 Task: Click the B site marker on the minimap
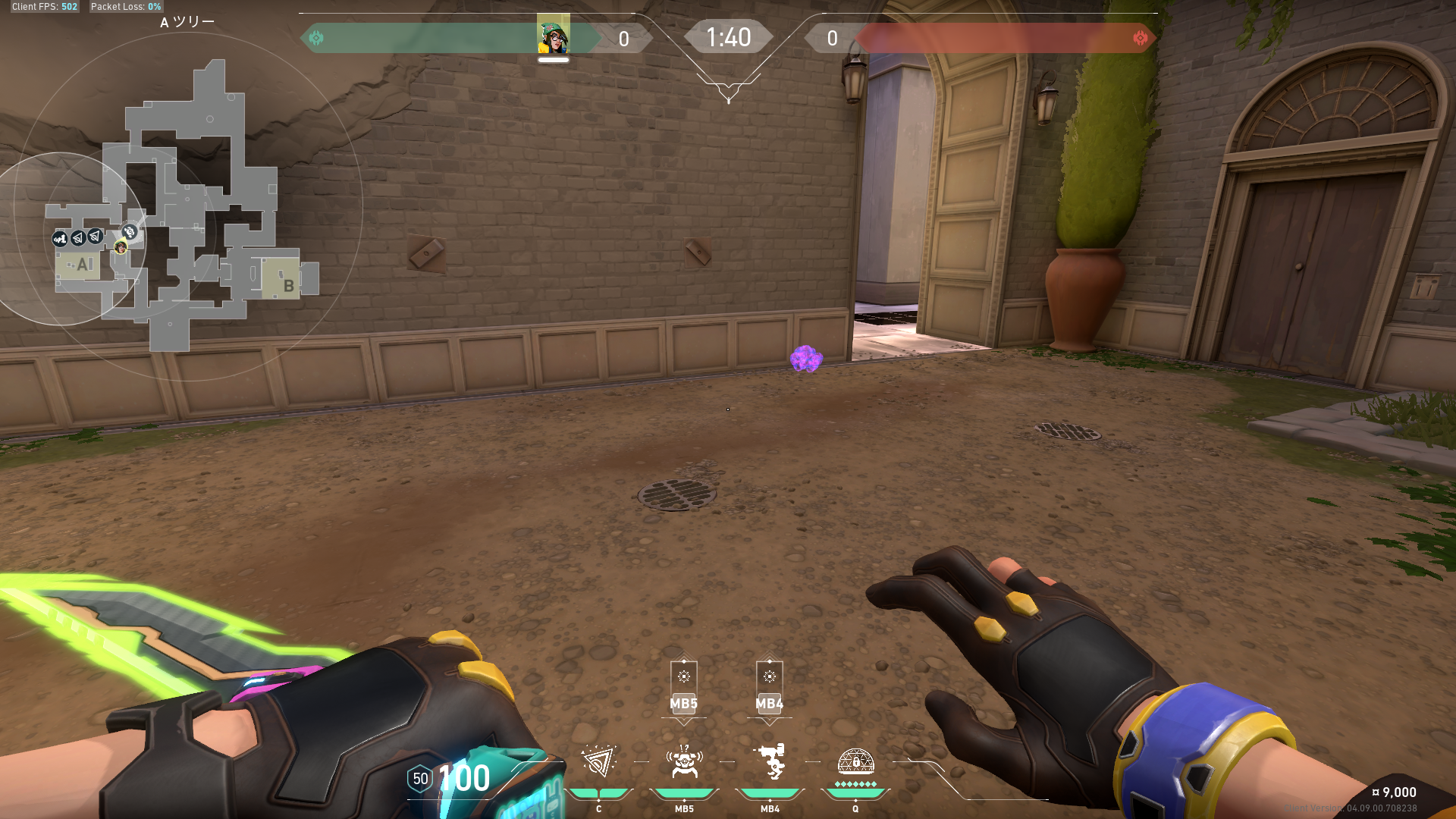point(288,285)
